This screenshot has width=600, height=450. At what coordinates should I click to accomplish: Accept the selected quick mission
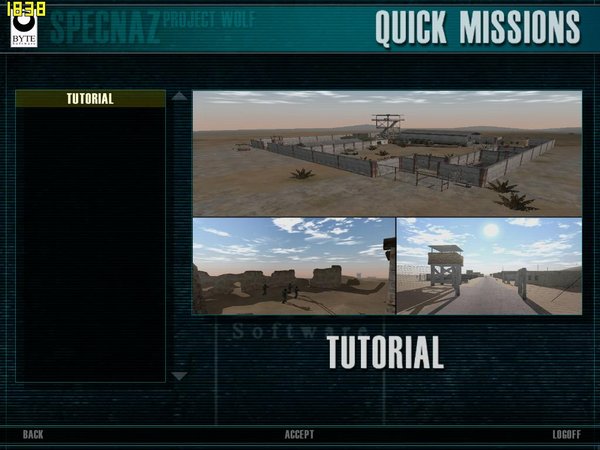pyautogui.click(x=299, y=434)
